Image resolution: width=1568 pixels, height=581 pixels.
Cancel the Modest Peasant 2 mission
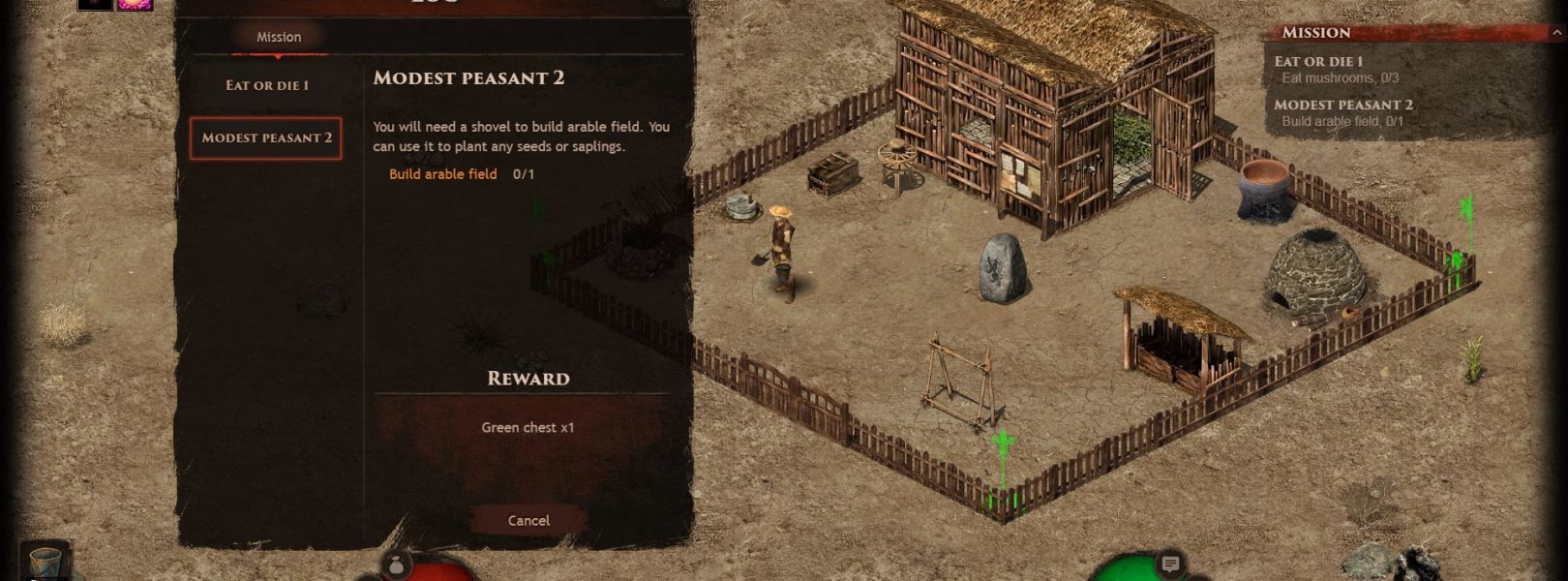point(528,520)
